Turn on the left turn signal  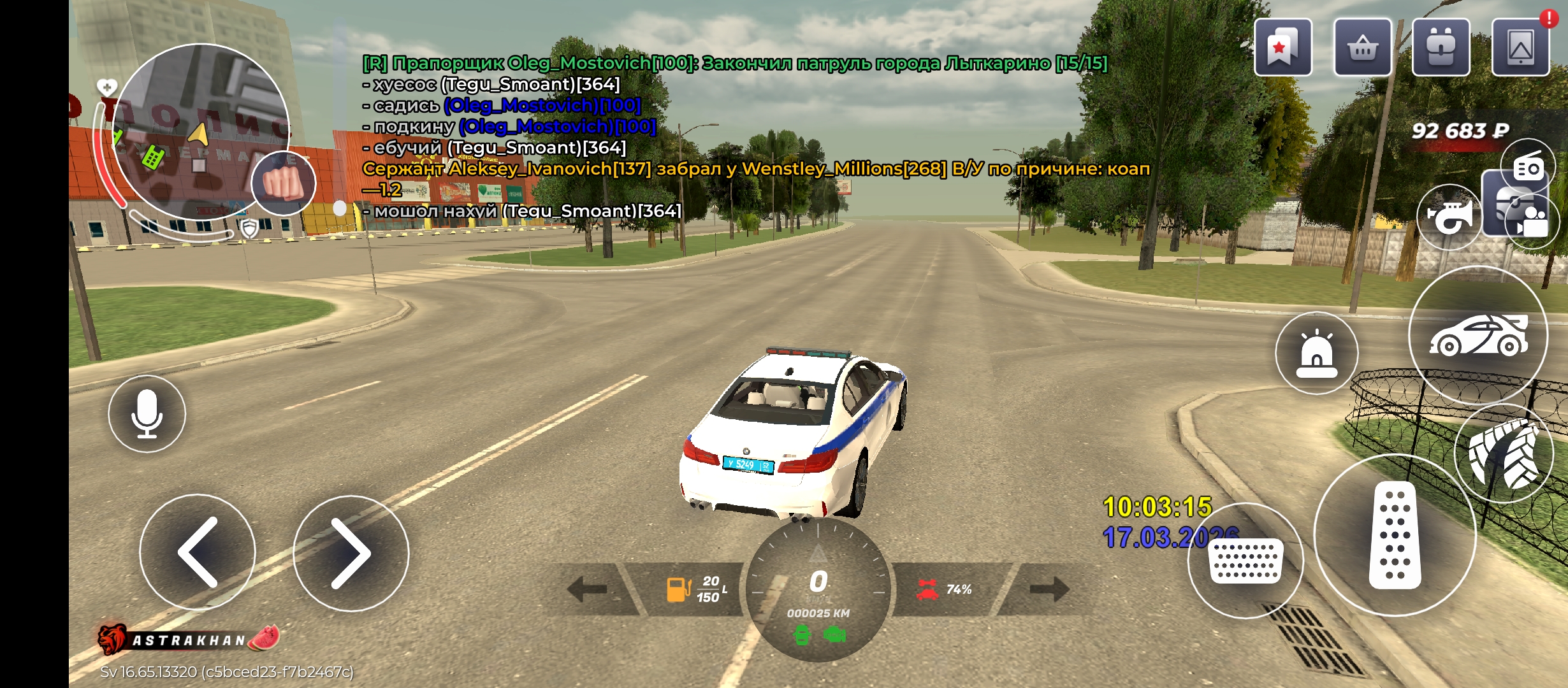click(587, 589)
